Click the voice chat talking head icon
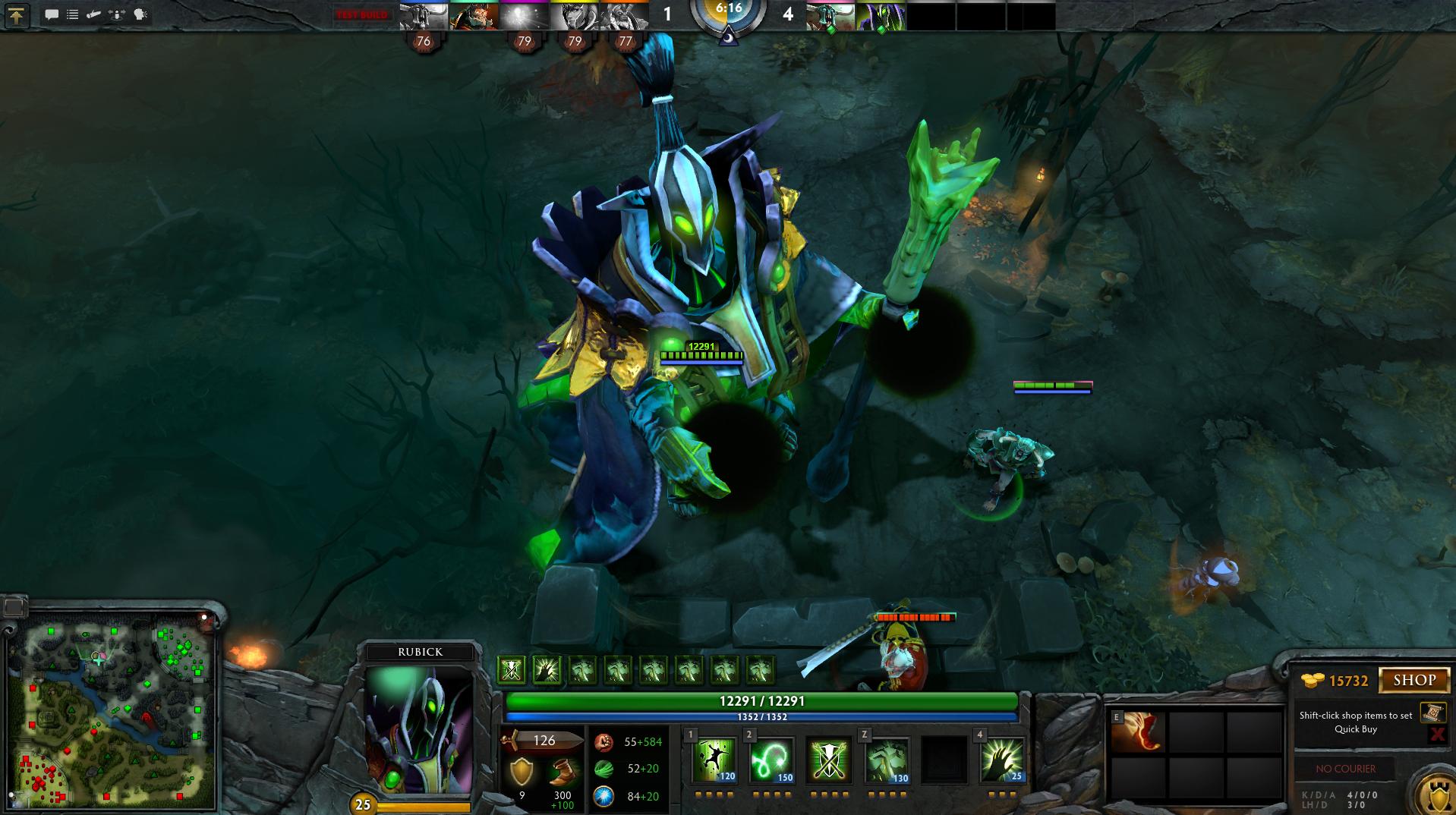Image resolution: width=1456 pixels, height=815 pixels. click(140, 14)
